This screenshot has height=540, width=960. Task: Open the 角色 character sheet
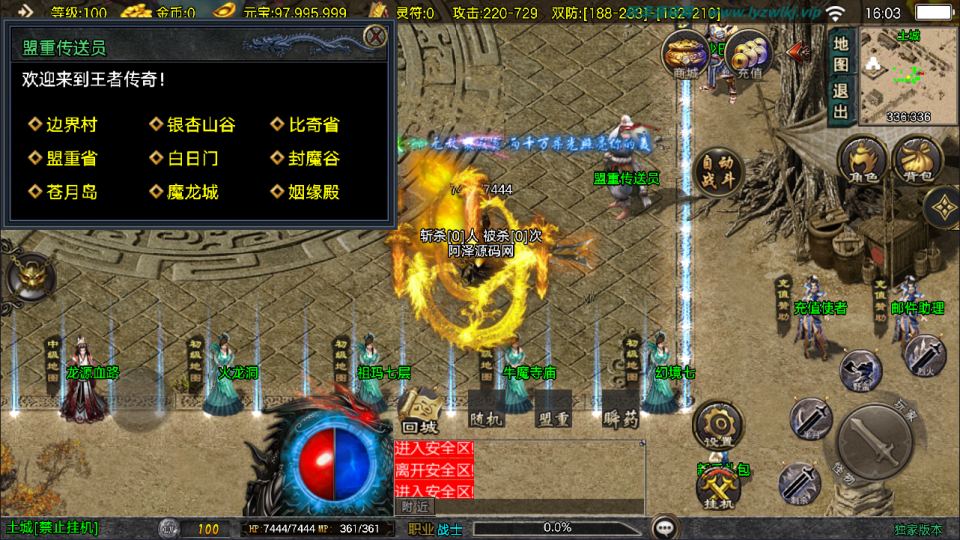coord(859,160)
